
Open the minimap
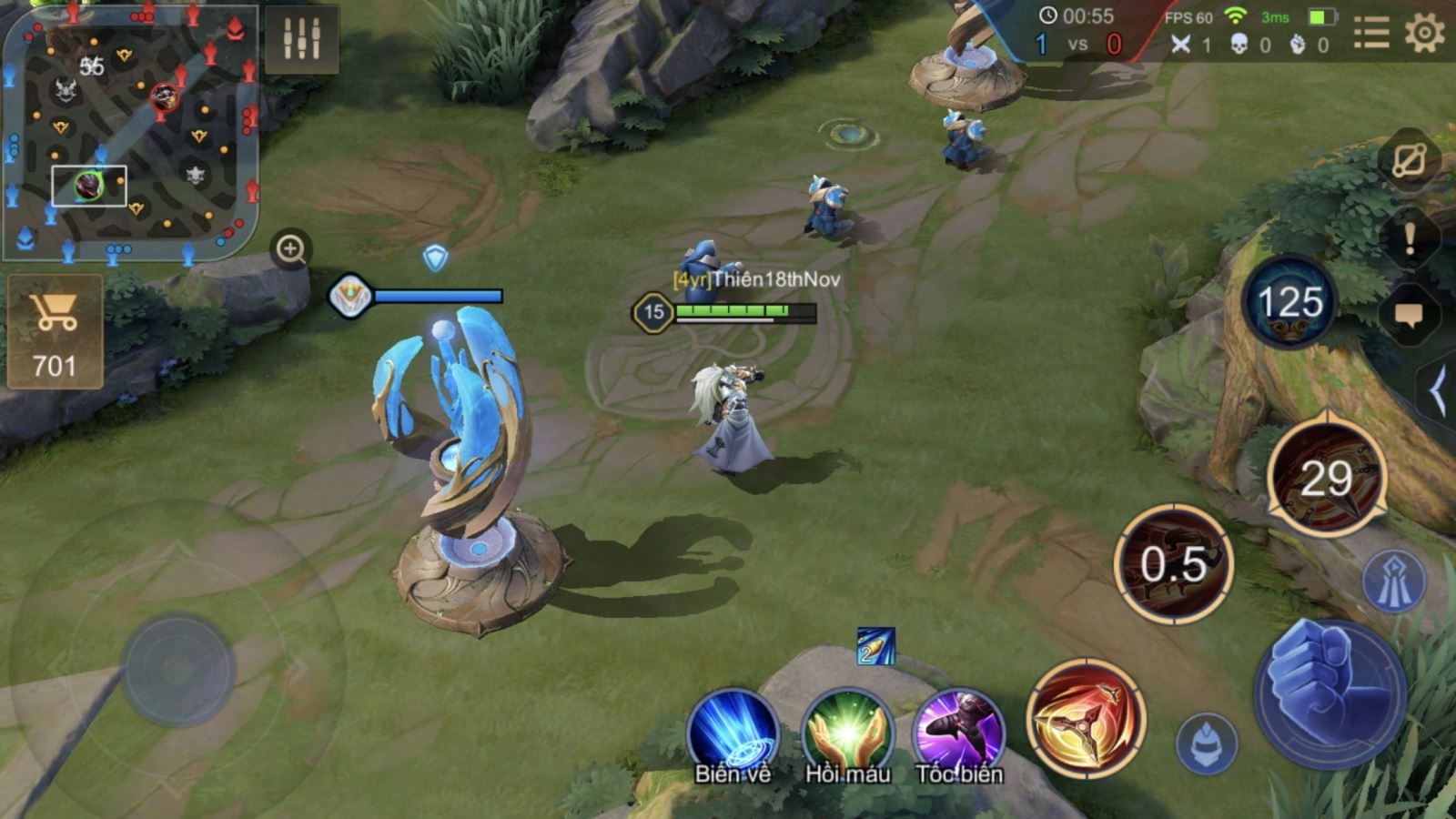click(x=130, y=132)
